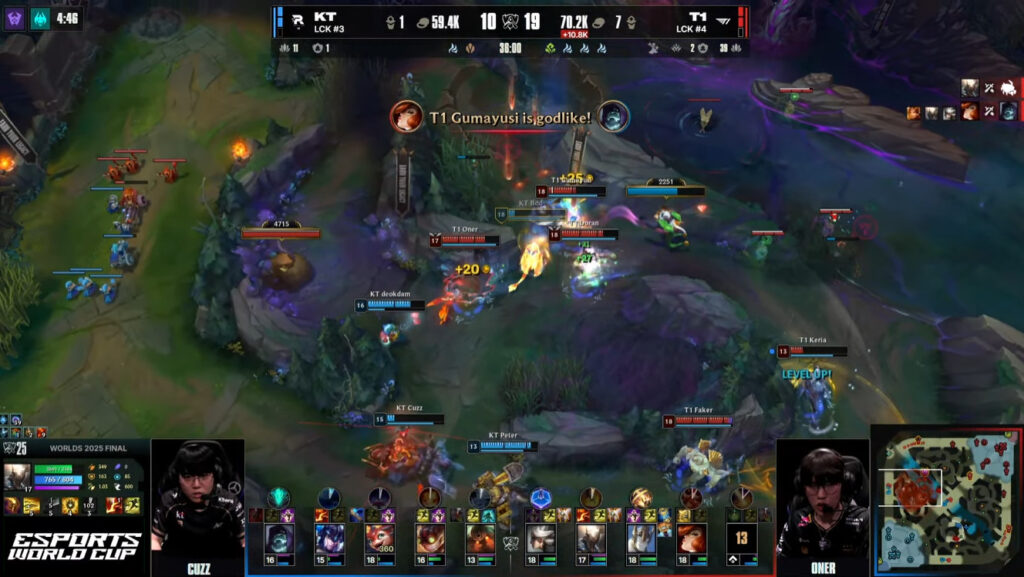Click the KT team logo in top scoreboard
Image resolution: width=1024 pixels, height=577 pixels.
(x=297, y=18)
